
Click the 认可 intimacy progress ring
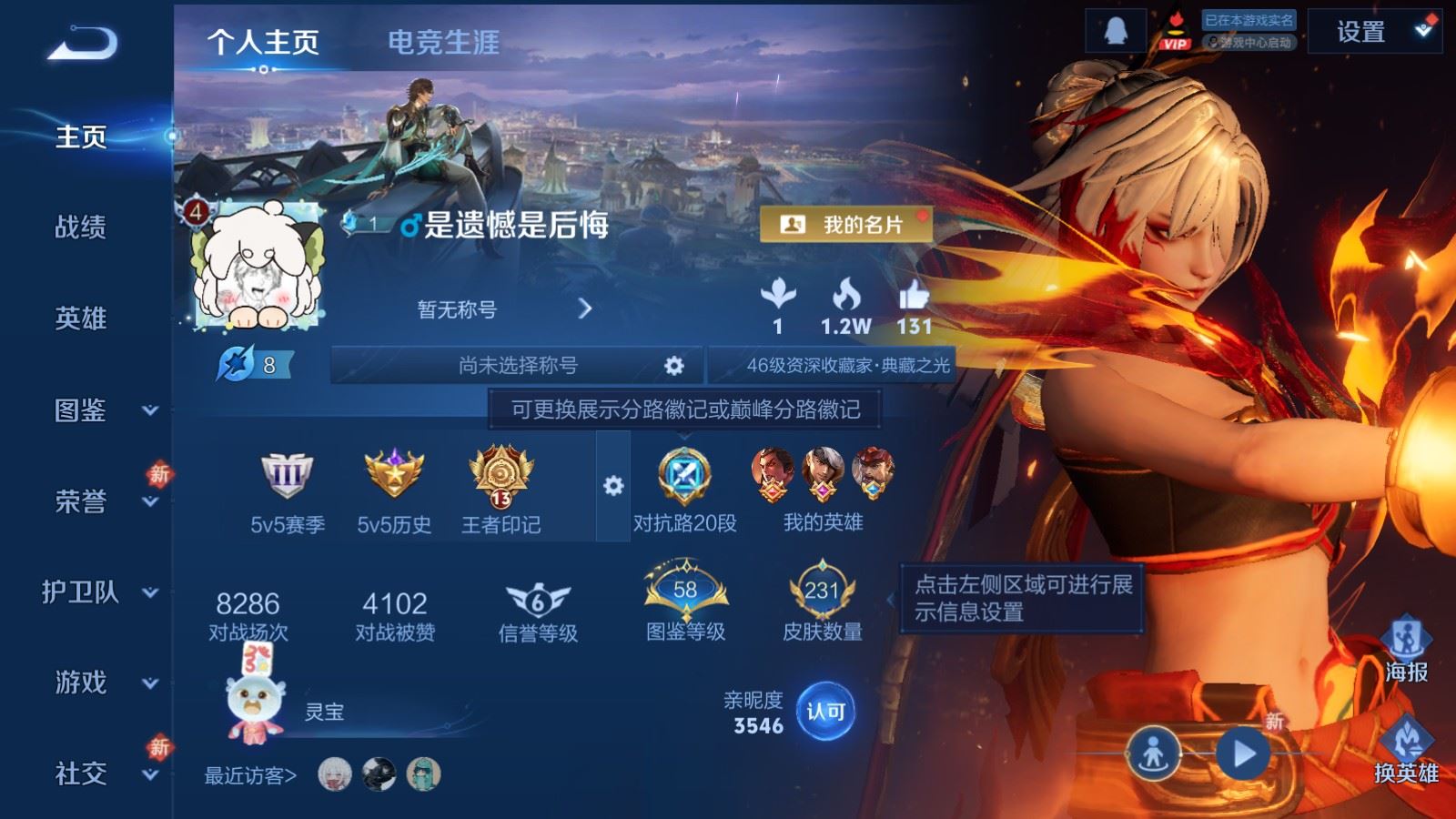(824, 712)
